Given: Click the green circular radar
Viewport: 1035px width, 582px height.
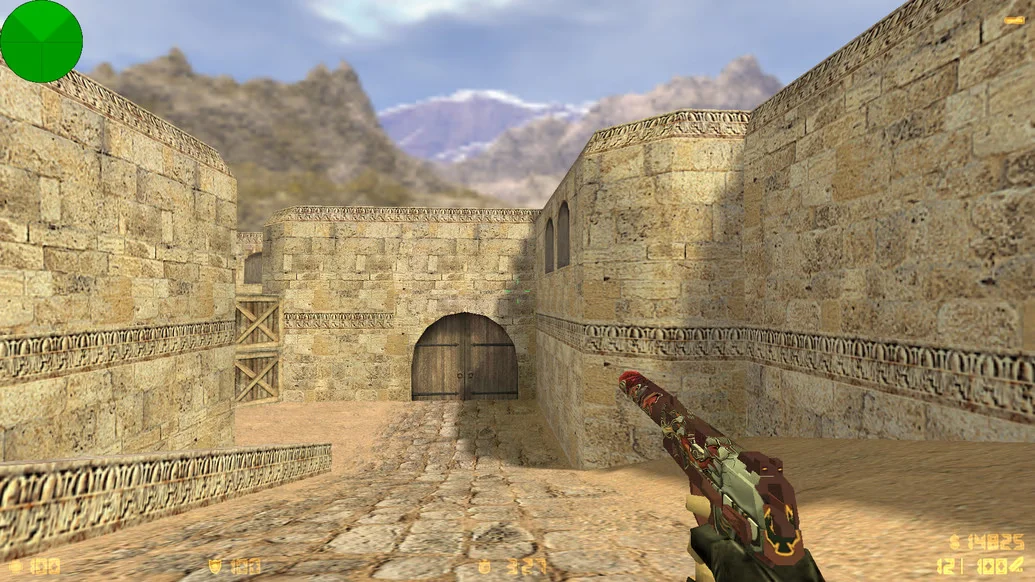Looking at the screenshot, I should click(x=41, y=41).
